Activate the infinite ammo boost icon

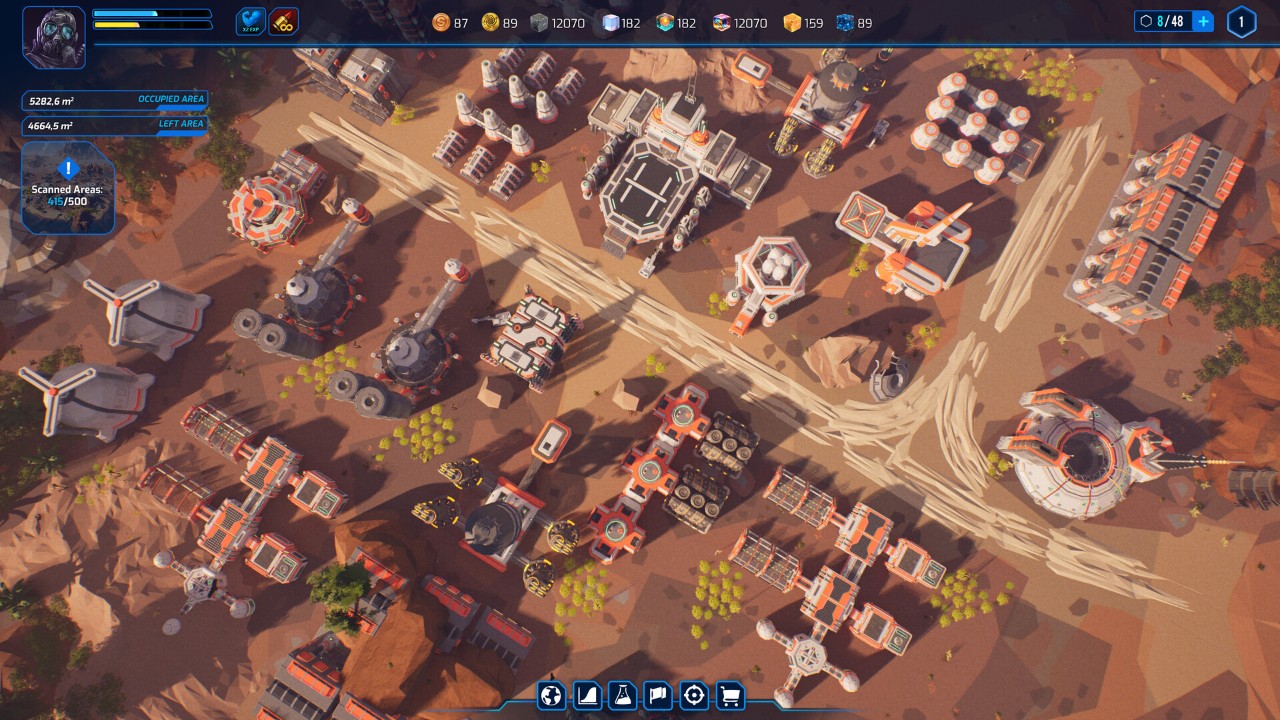click(x=283, y=21)
